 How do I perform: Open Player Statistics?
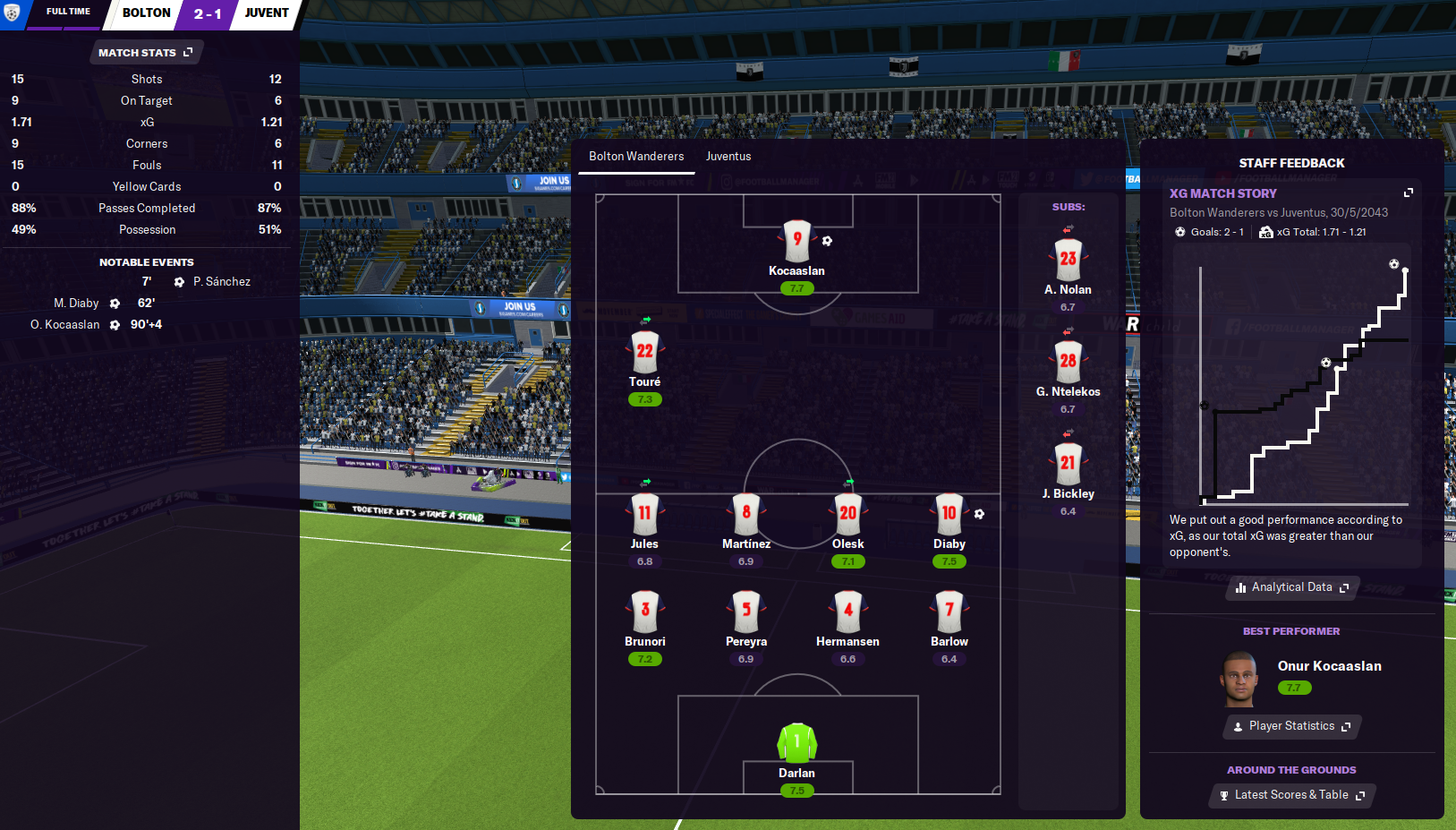click(1291, 726)
